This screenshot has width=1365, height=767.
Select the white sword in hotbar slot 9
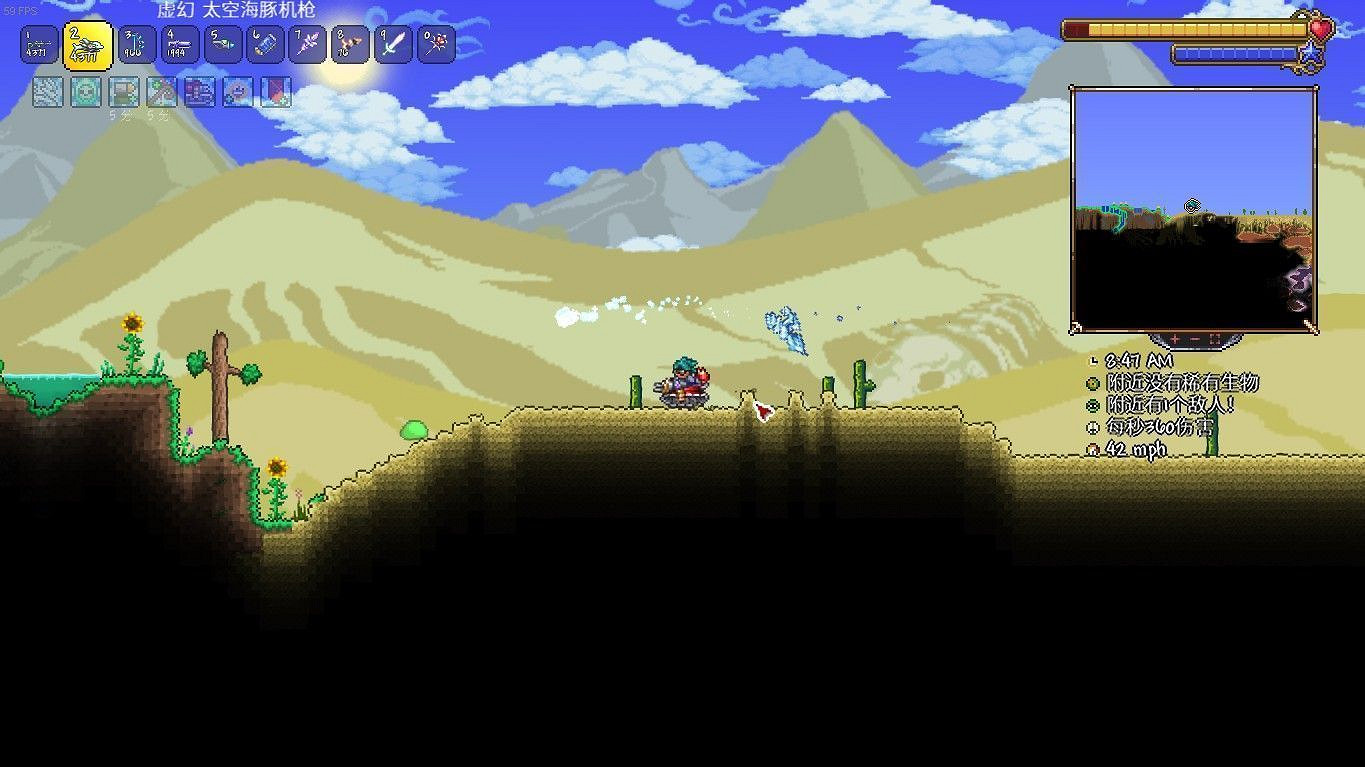392,44
